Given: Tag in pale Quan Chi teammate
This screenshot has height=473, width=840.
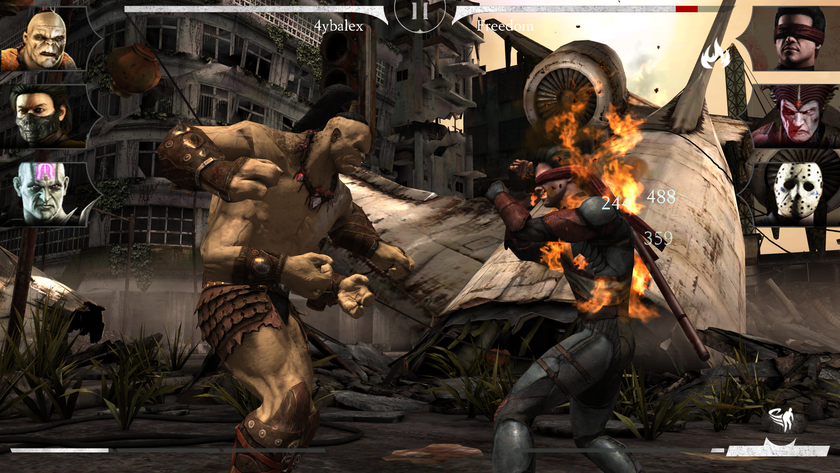Looking at the screenshot, I should coord(41,190).
